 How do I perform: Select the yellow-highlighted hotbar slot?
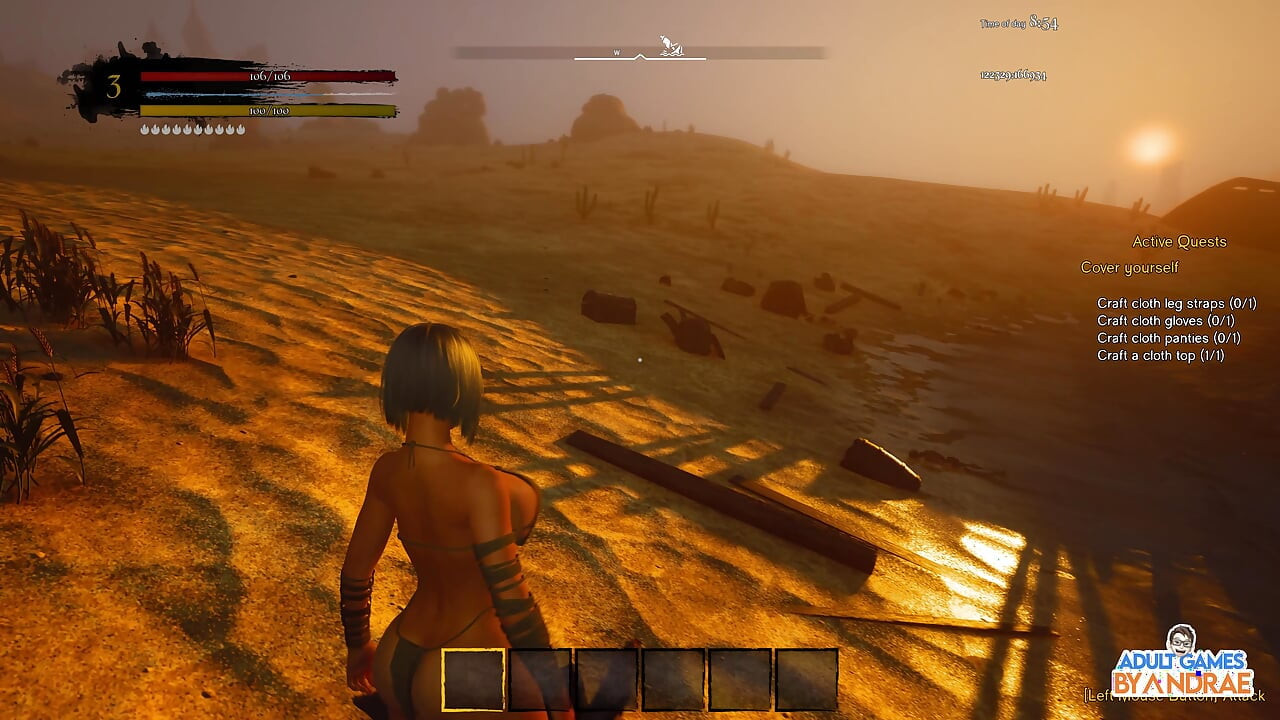pos(474,679)
